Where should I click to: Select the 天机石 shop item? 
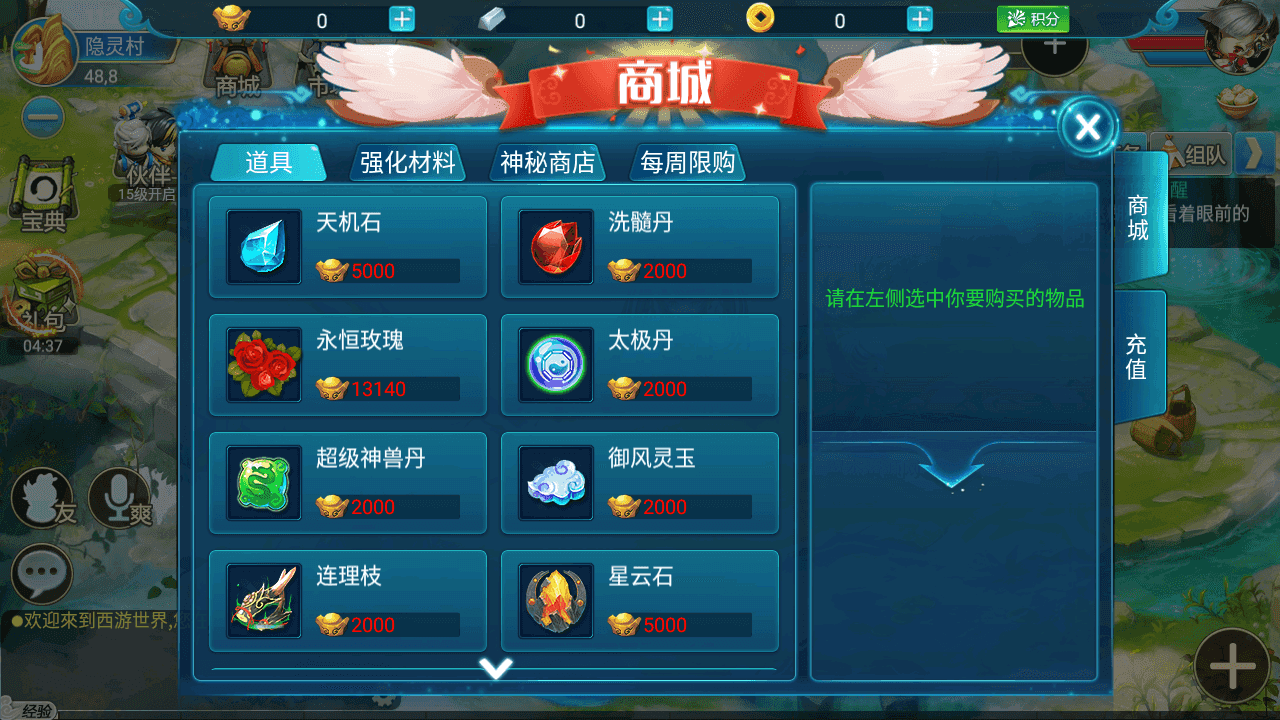347,247
